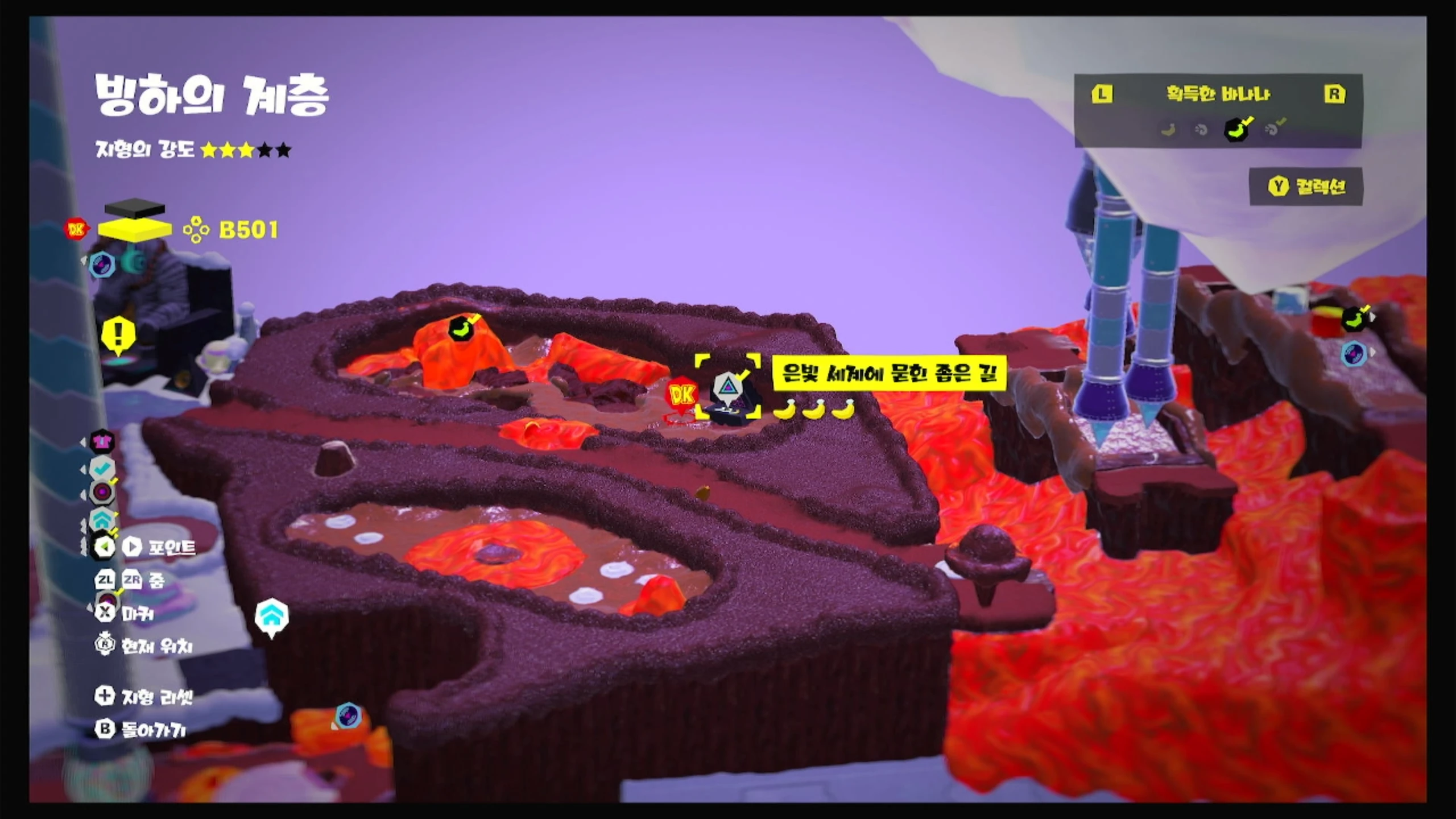Choose the teal checkmark hexagon marker
Screen dimensions: 1456x819
coord(102,468)
